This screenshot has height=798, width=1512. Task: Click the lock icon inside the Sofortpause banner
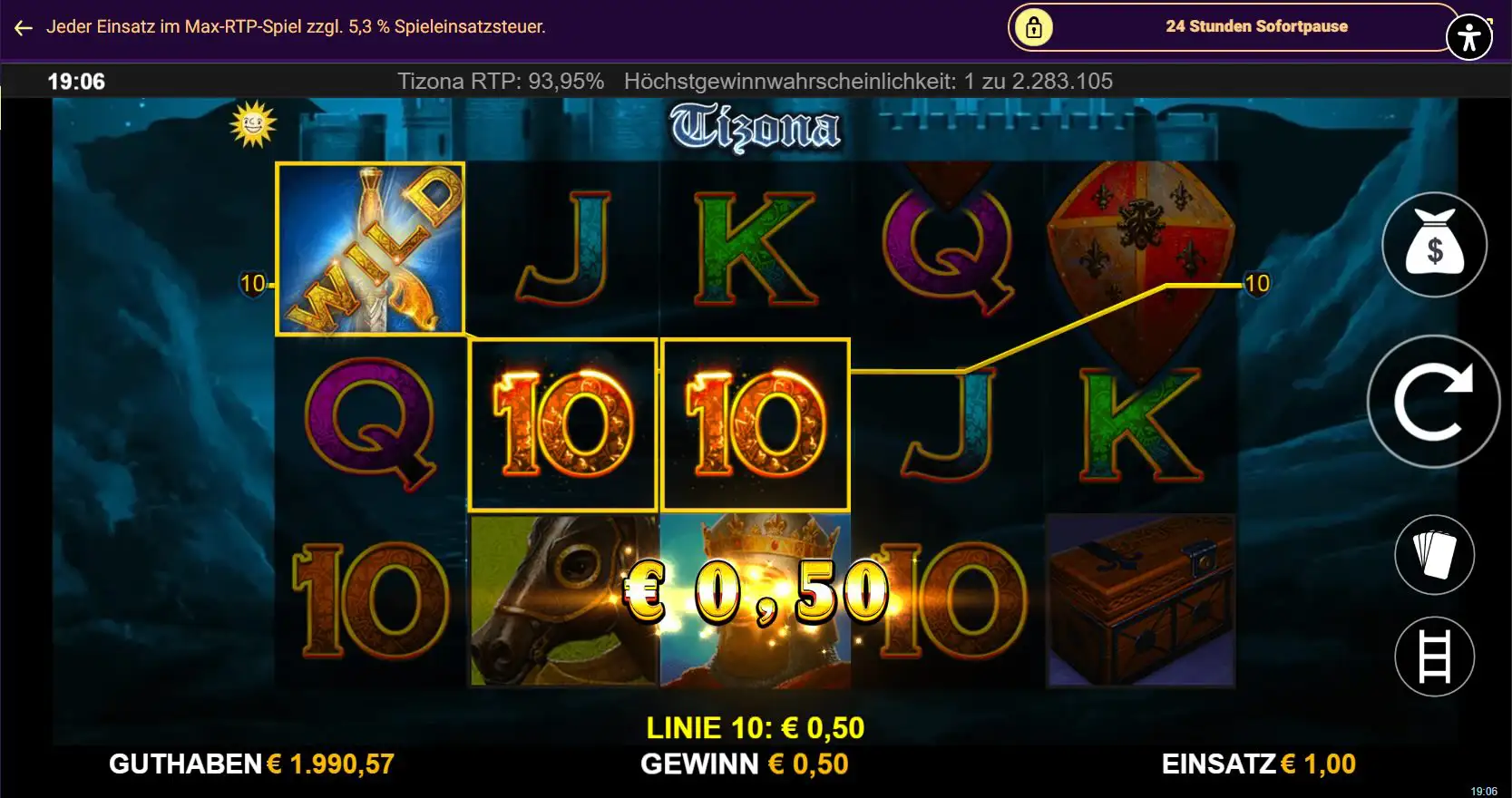coord(1034,26)
